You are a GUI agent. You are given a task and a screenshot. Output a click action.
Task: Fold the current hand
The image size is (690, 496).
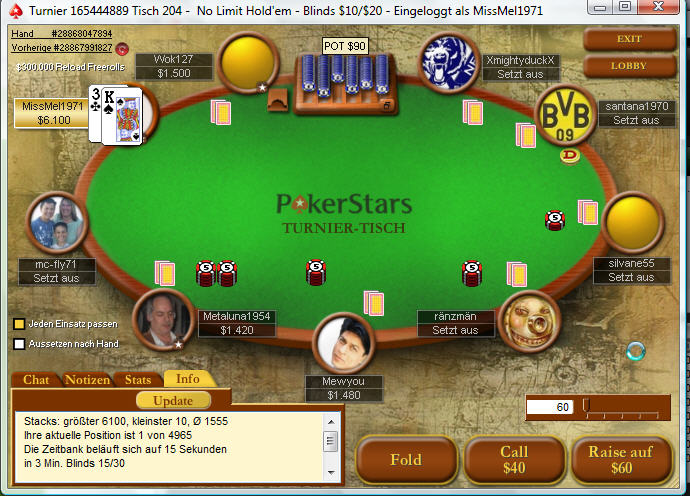tap(405, 460)
